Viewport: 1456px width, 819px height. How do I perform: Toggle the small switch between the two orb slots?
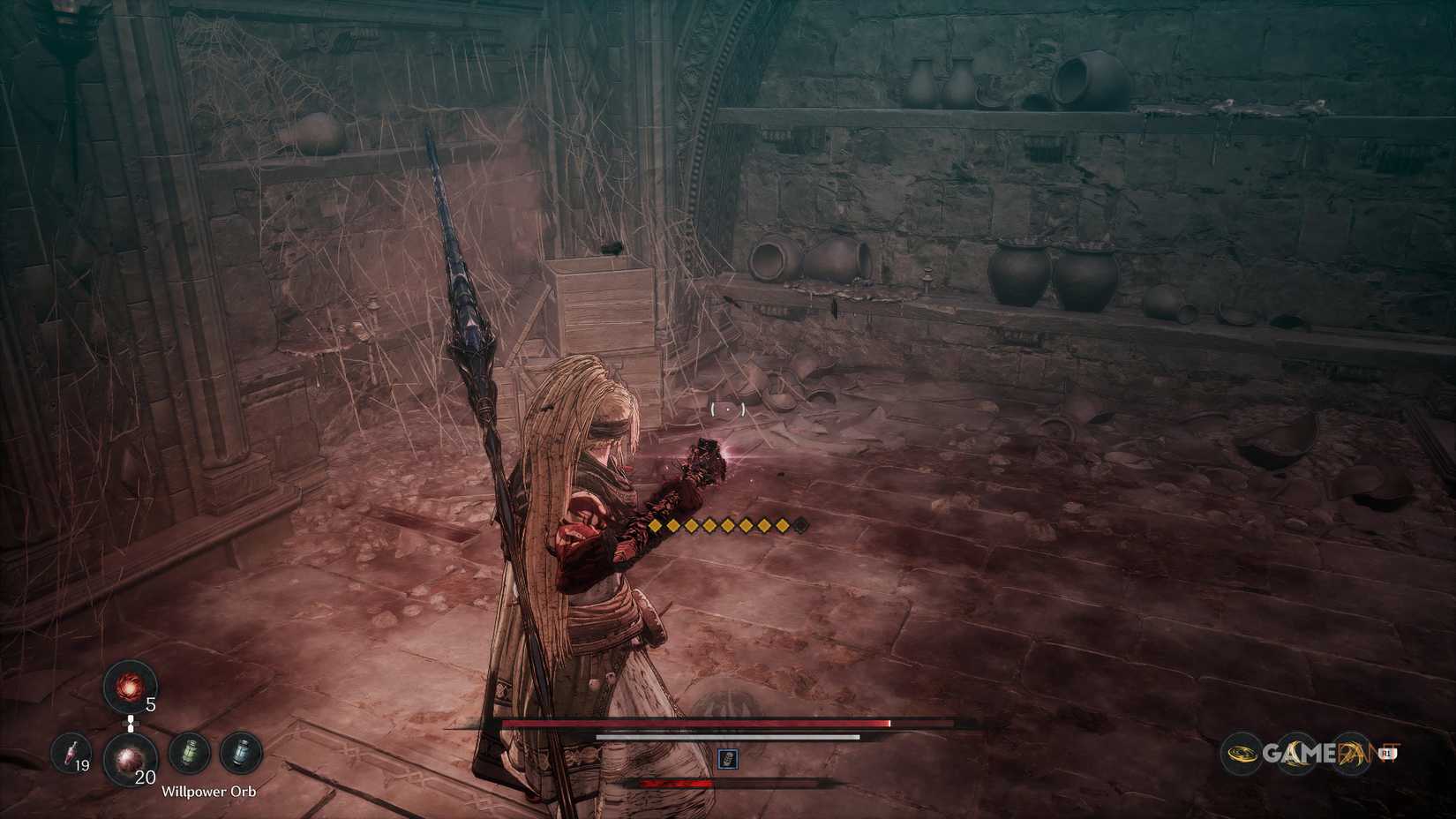coord(130,722)
